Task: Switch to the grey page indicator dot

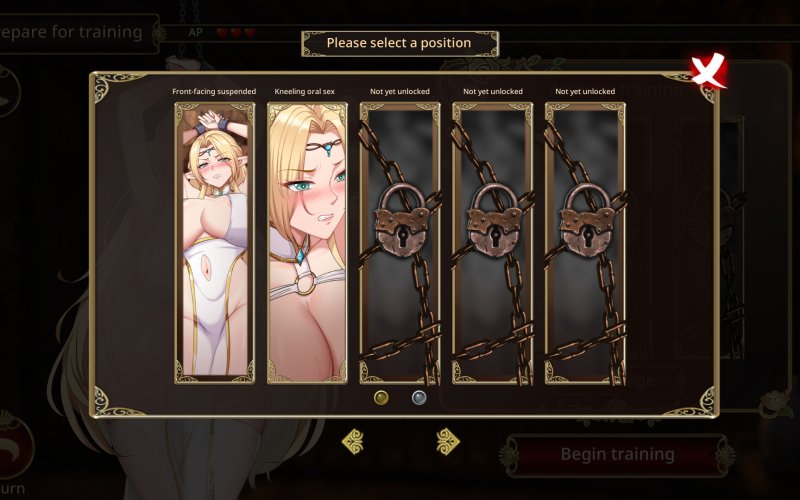Action: coord(420,397)
